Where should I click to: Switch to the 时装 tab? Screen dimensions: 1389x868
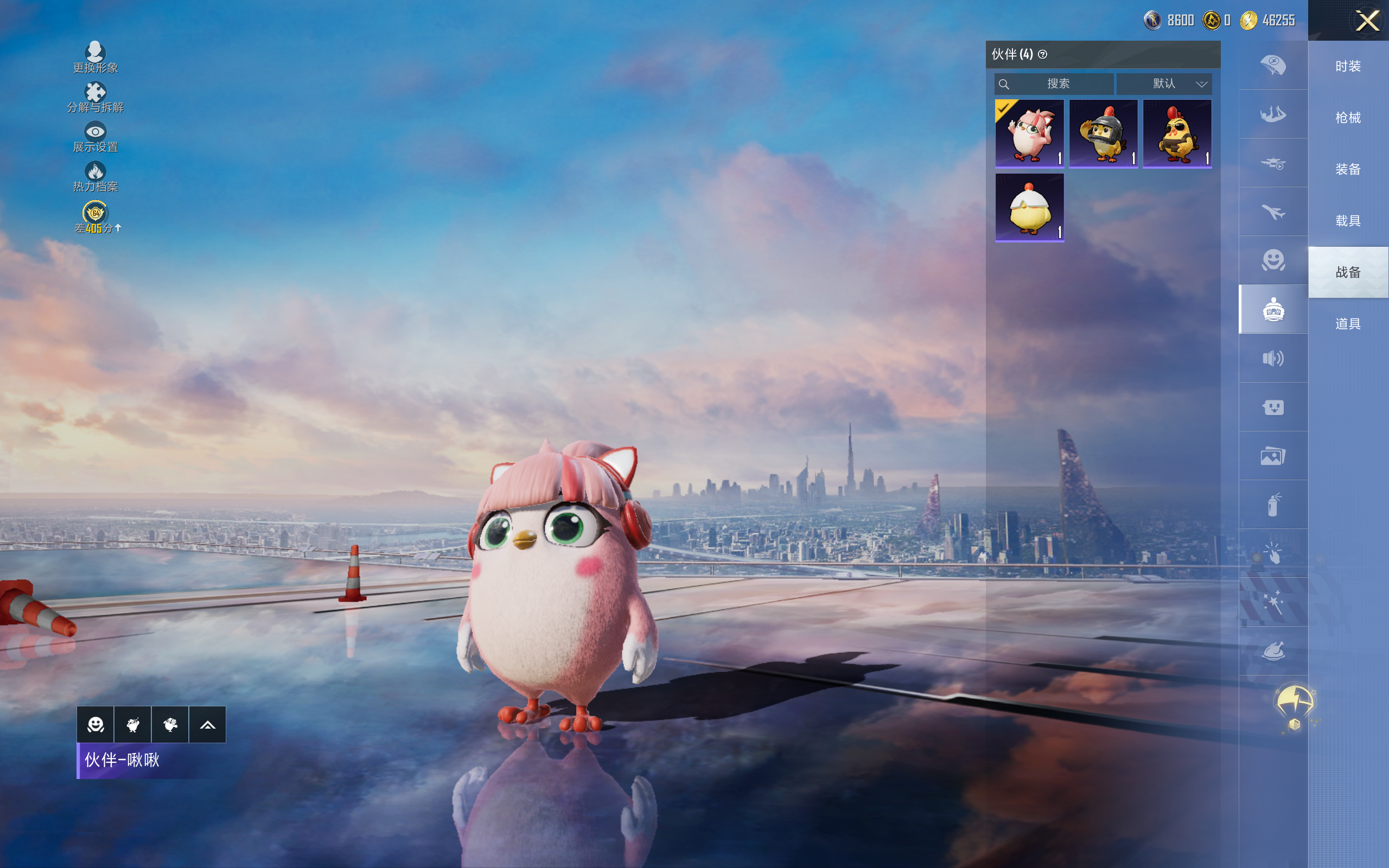1348,66
